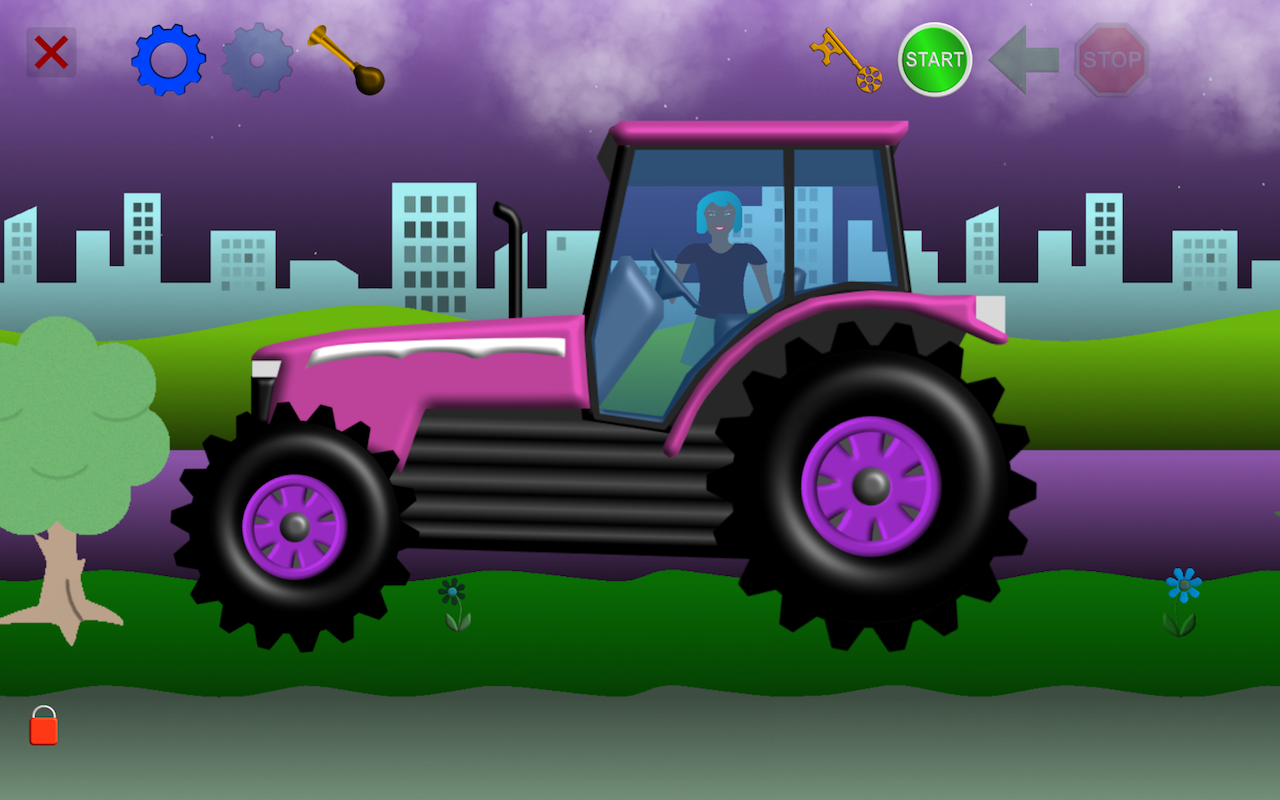Click the back arrow icon
Image resolution: width=1280 pixels, height=800 pixels.
point(1022,60)
